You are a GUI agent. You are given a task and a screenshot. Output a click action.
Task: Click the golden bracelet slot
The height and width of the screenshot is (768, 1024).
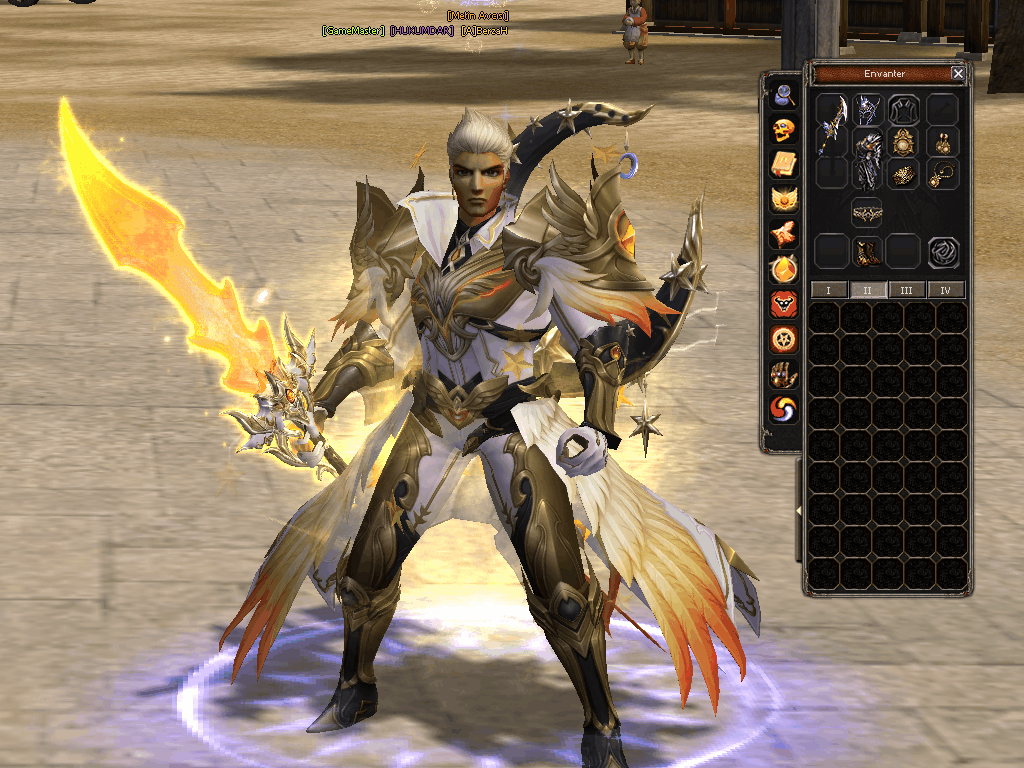[904, 175]
